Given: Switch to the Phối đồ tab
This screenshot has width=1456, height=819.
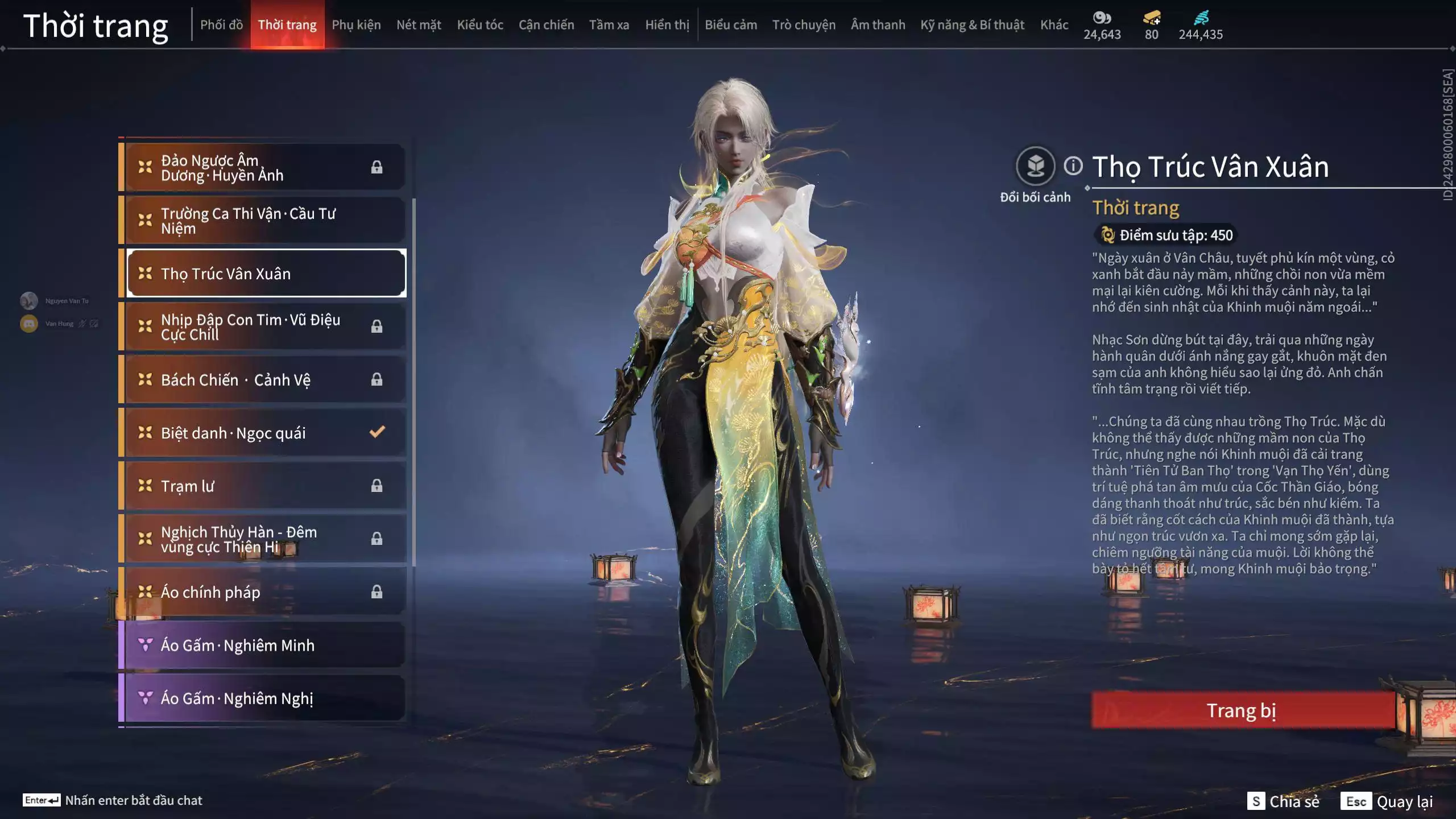Looking at the screenshot, I should pyautogui.click(x=221, y=25).
